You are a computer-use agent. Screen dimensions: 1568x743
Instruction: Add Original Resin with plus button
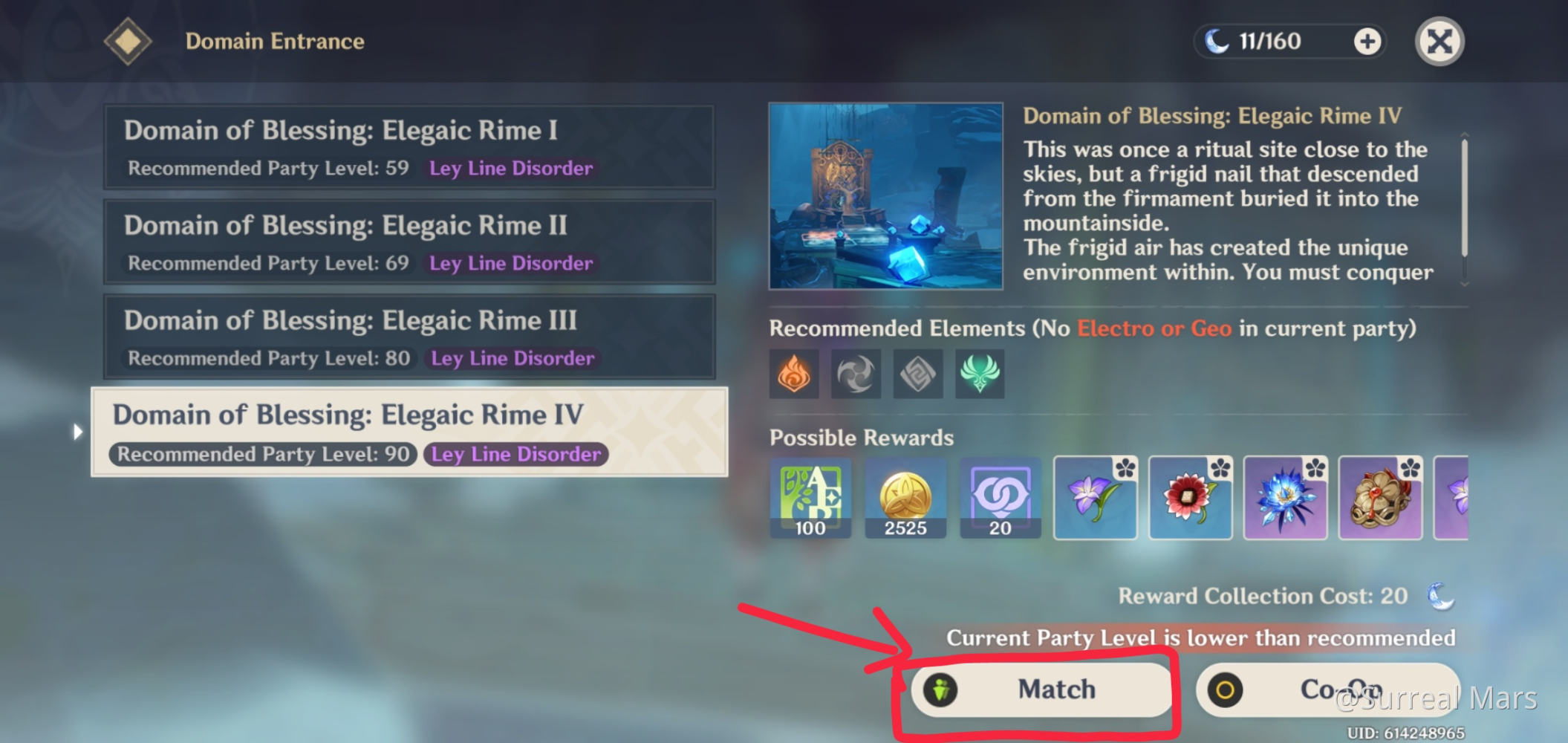tap(1367, 42)
